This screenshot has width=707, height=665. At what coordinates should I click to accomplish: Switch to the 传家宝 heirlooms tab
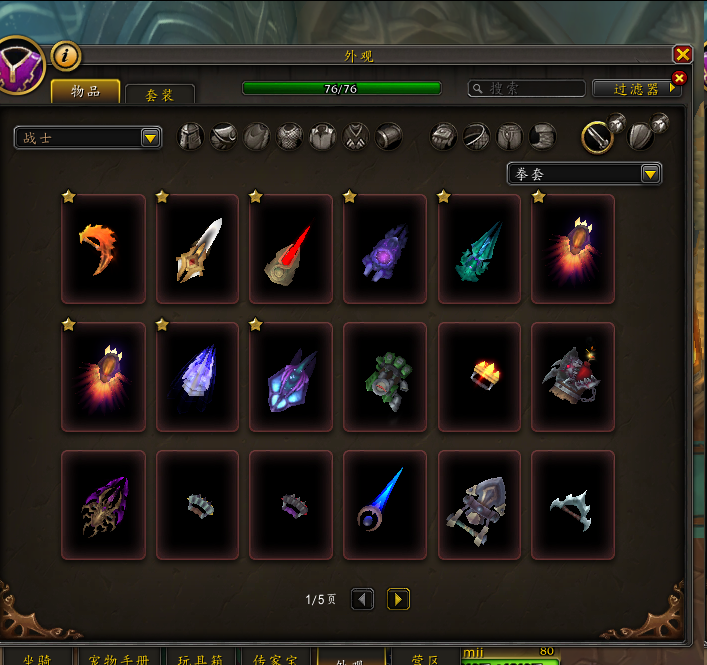click(x=273, y=658)
